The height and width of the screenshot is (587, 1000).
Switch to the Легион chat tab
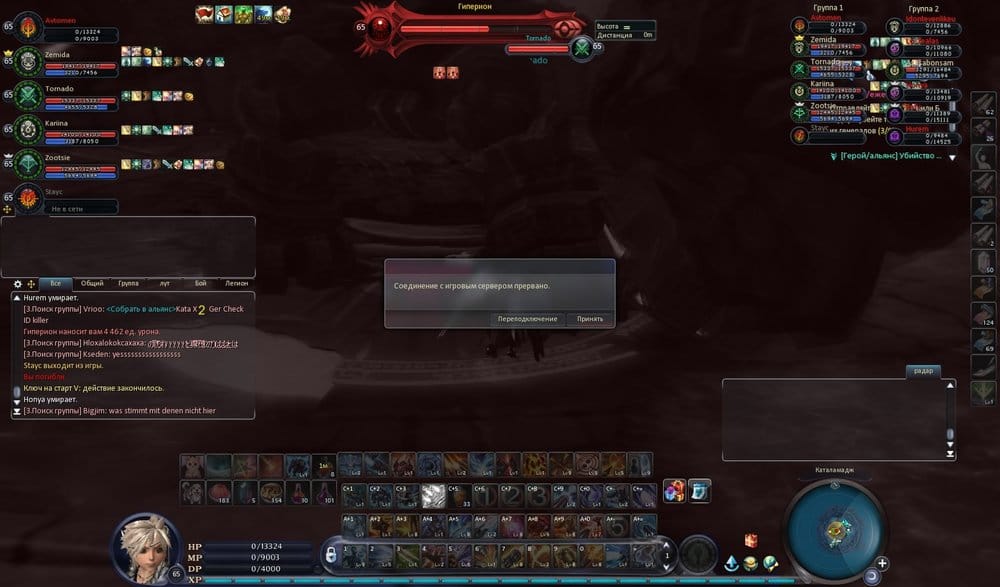[236, 284]
